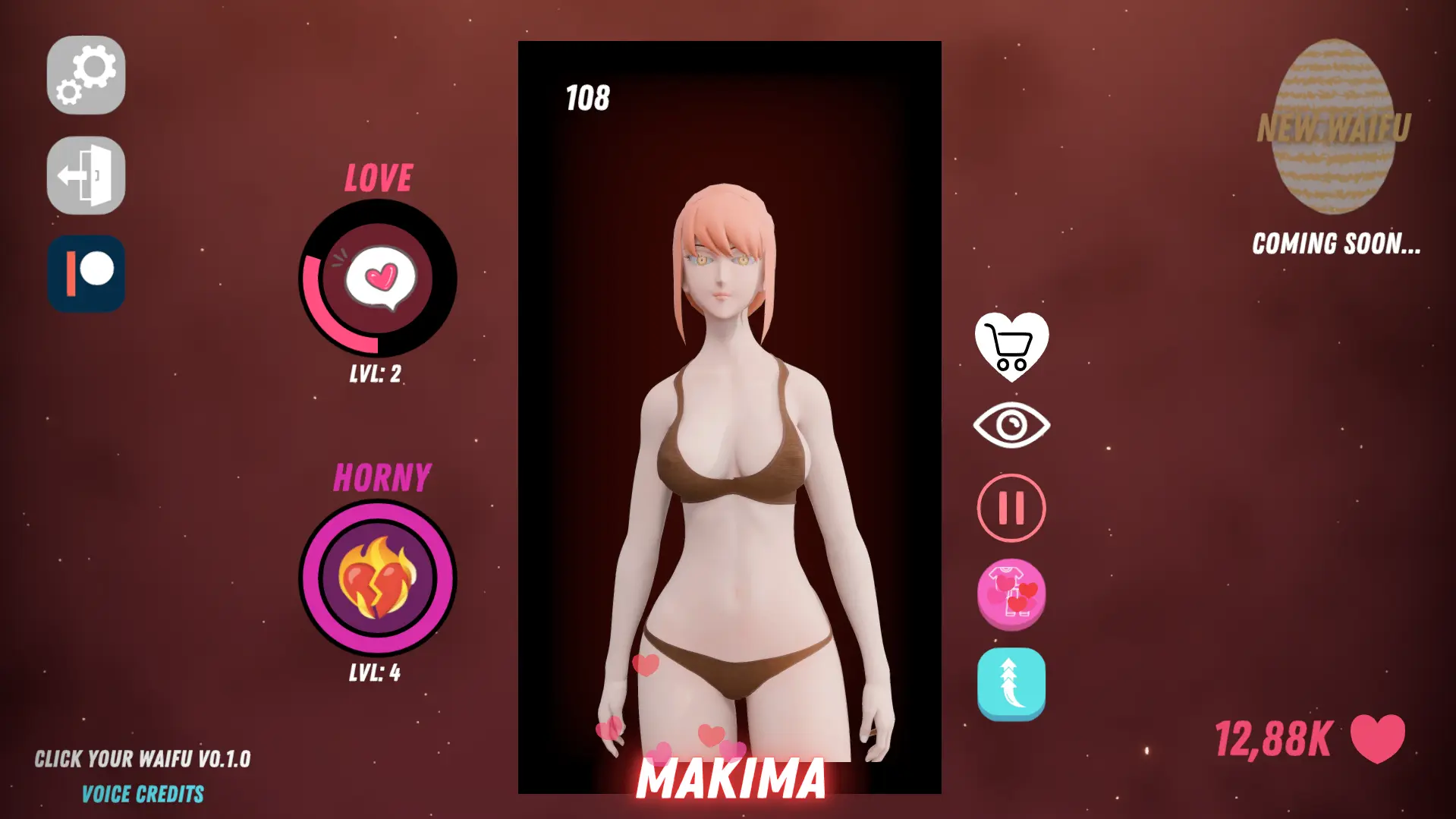
Task: Pause with the red pause button
Action: click(x=1011, y=508)
